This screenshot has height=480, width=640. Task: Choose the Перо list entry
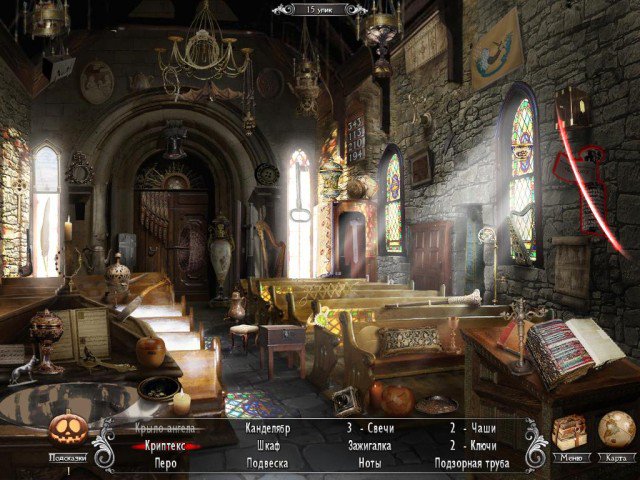pos(165,463)
